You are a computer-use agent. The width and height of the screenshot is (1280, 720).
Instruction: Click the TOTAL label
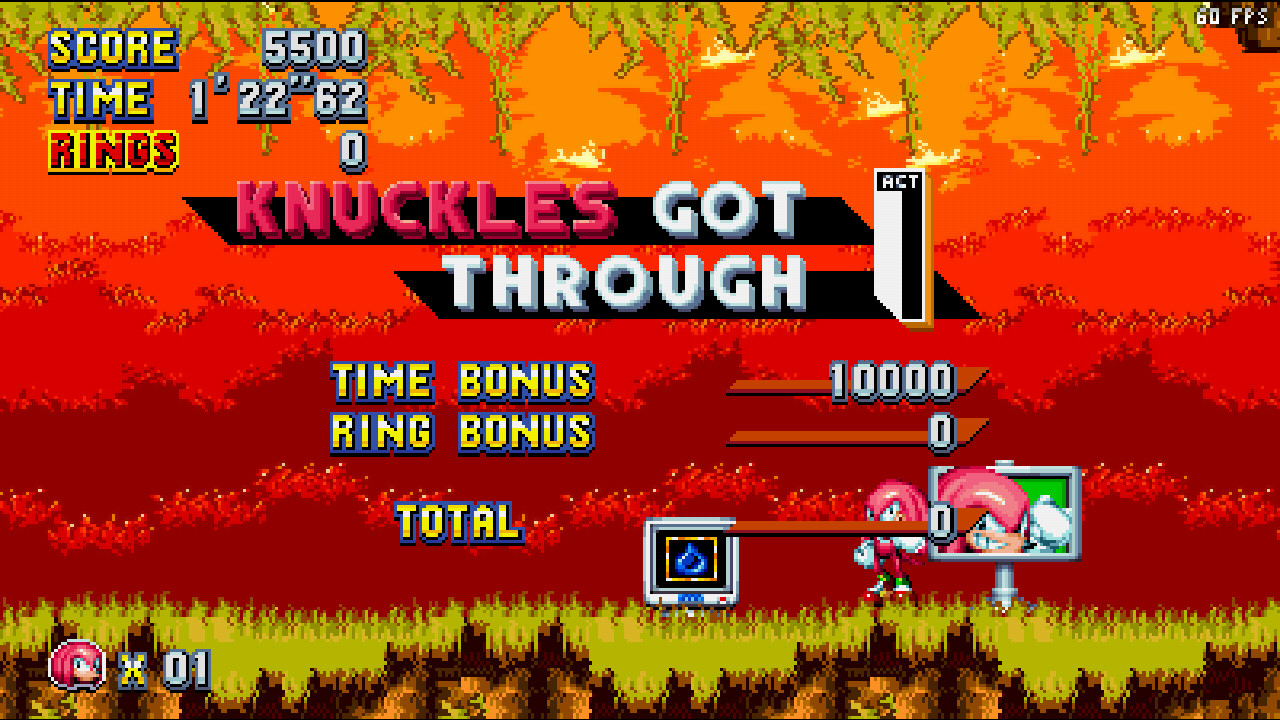[458, 521]
